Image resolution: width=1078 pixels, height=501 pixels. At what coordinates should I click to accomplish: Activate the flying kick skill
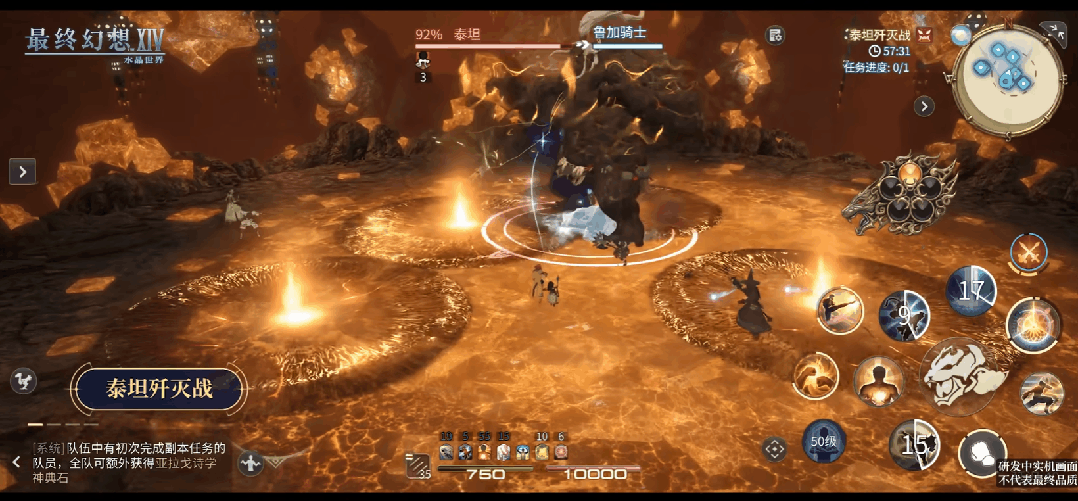[x=840, y=310]
